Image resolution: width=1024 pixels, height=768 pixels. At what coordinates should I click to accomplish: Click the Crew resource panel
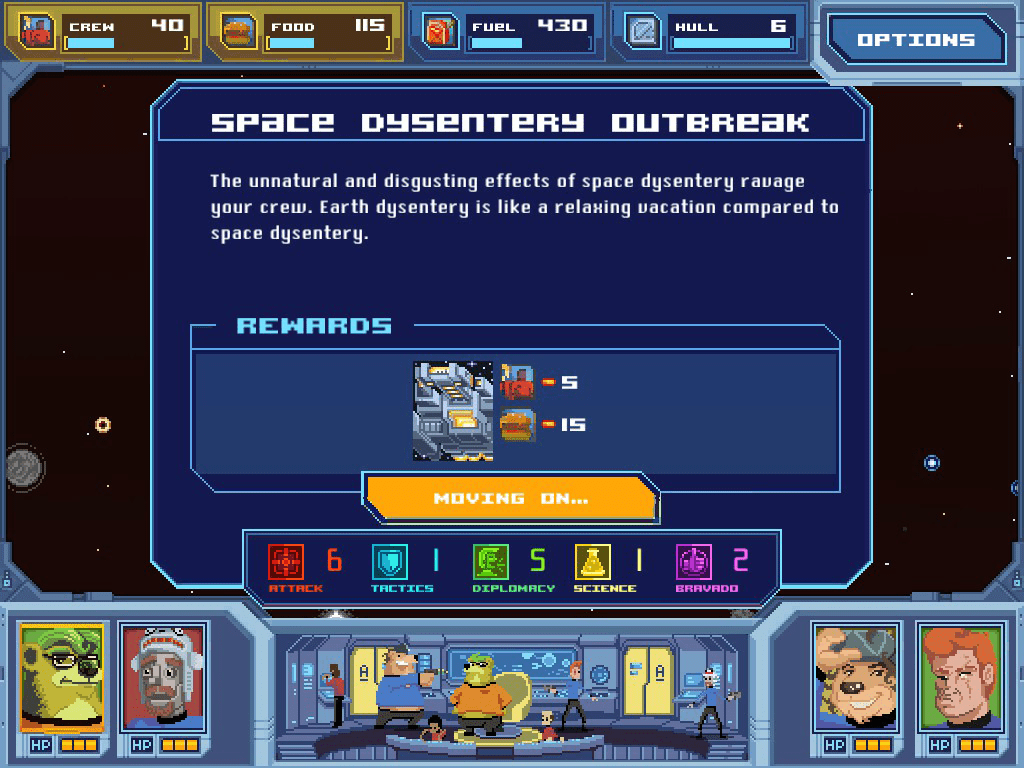pyautogui.click(x=103, y=32)
